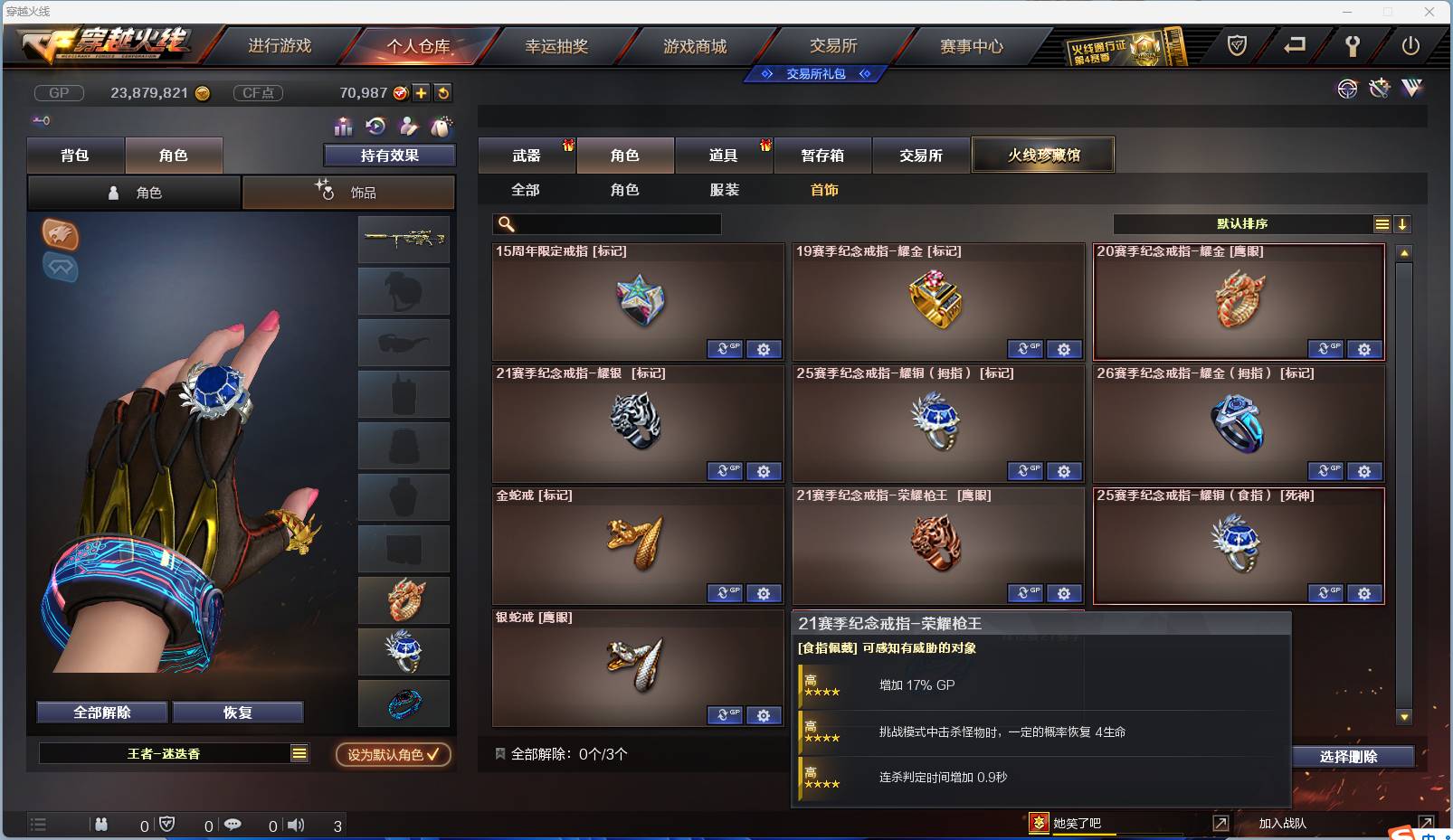This screenshot has width=1453, height=840.
Task: Click the replay/restore circular arrow icon
Action: tap(375, 127)
